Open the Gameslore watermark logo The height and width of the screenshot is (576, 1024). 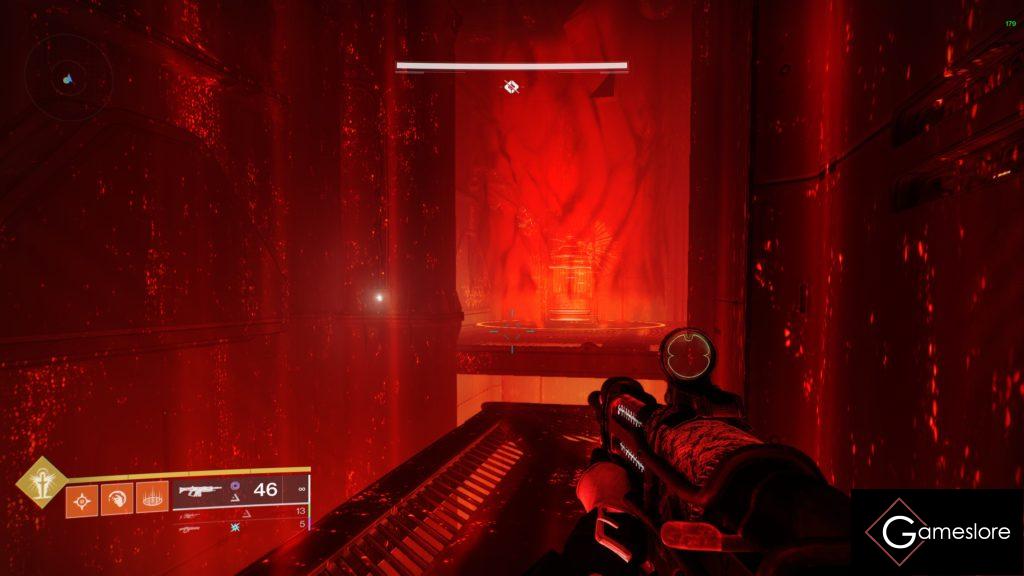937,532
